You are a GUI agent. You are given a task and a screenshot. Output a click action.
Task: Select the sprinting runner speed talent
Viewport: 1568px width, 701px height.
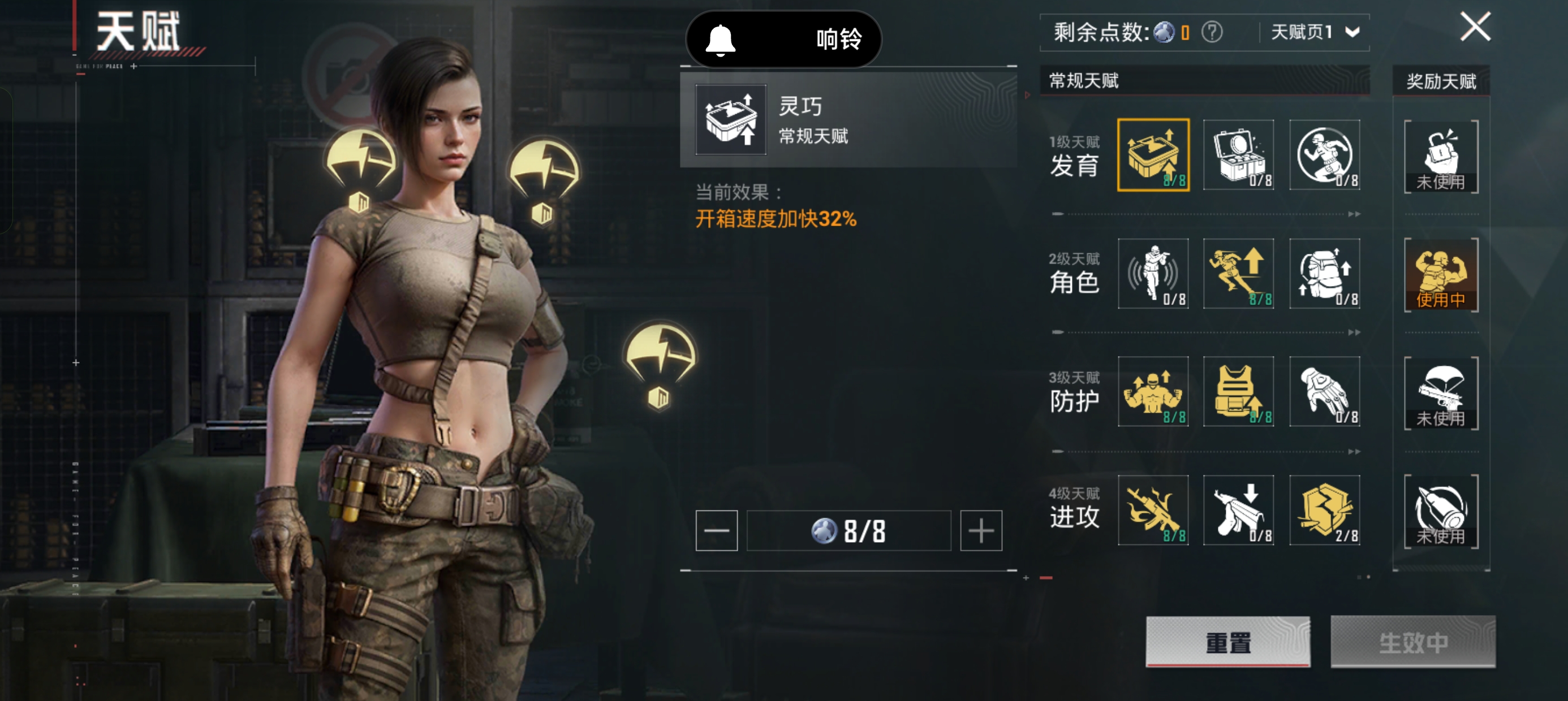point(1239,274)
